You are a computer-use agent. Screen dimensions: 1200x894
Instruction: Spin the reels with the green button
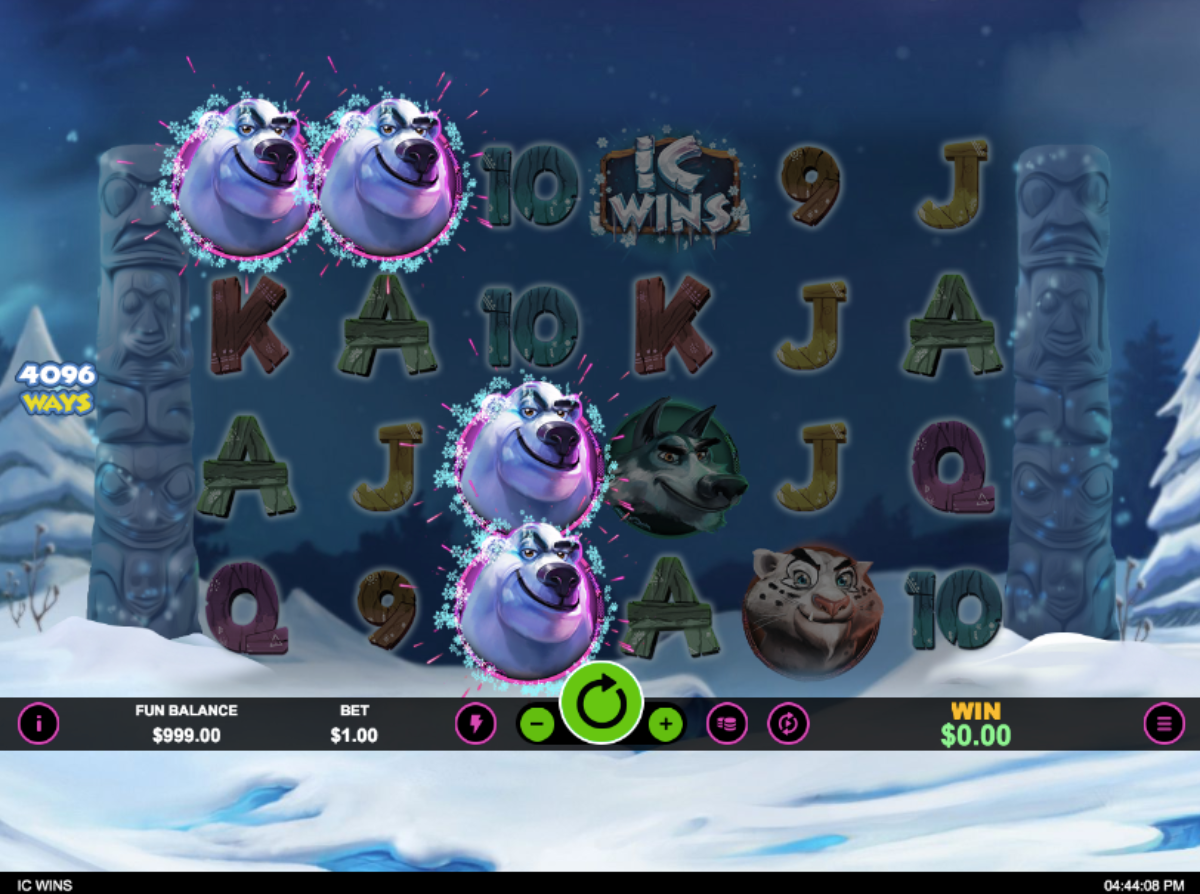coord(601,704)
